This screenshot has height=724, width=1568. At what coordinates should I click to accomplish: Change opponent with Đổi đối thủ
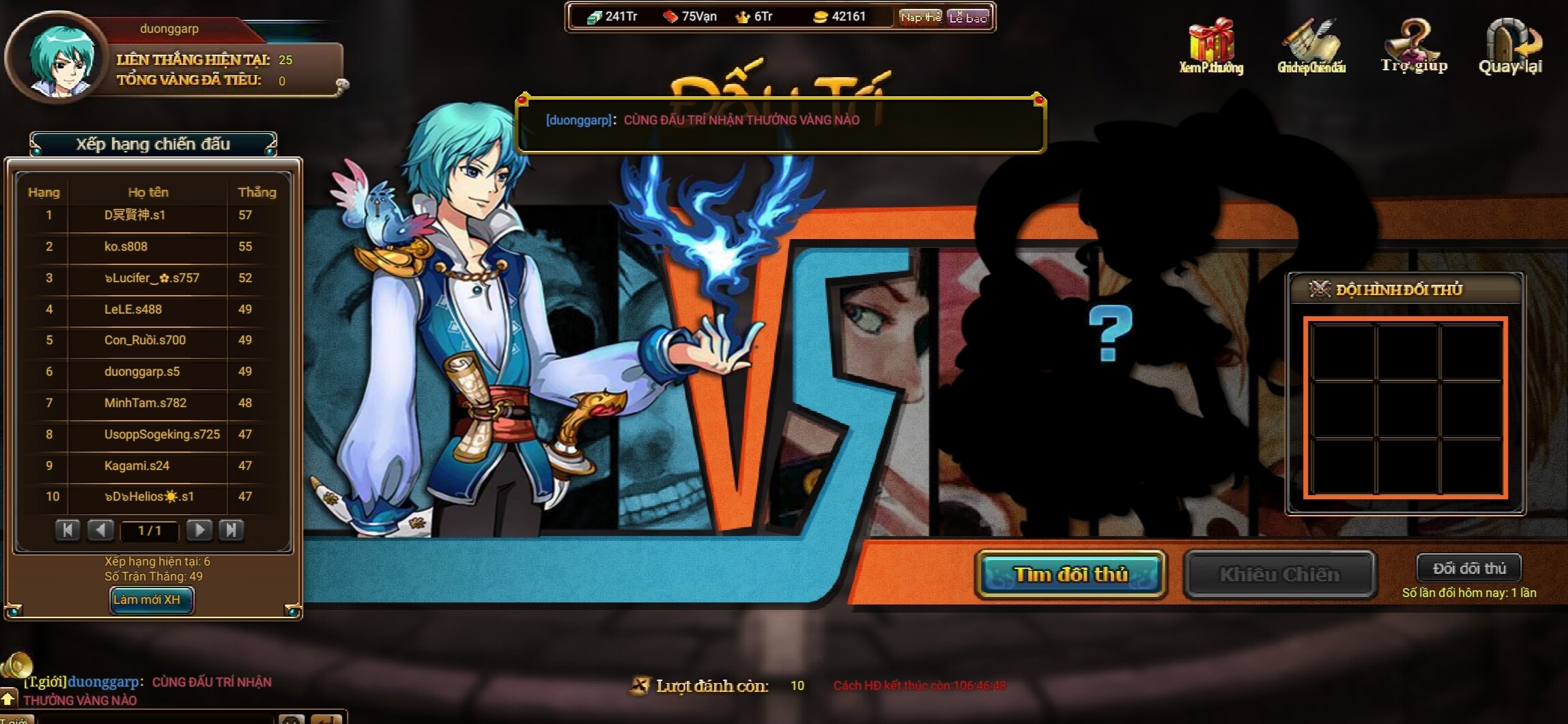coord(1468,568)
